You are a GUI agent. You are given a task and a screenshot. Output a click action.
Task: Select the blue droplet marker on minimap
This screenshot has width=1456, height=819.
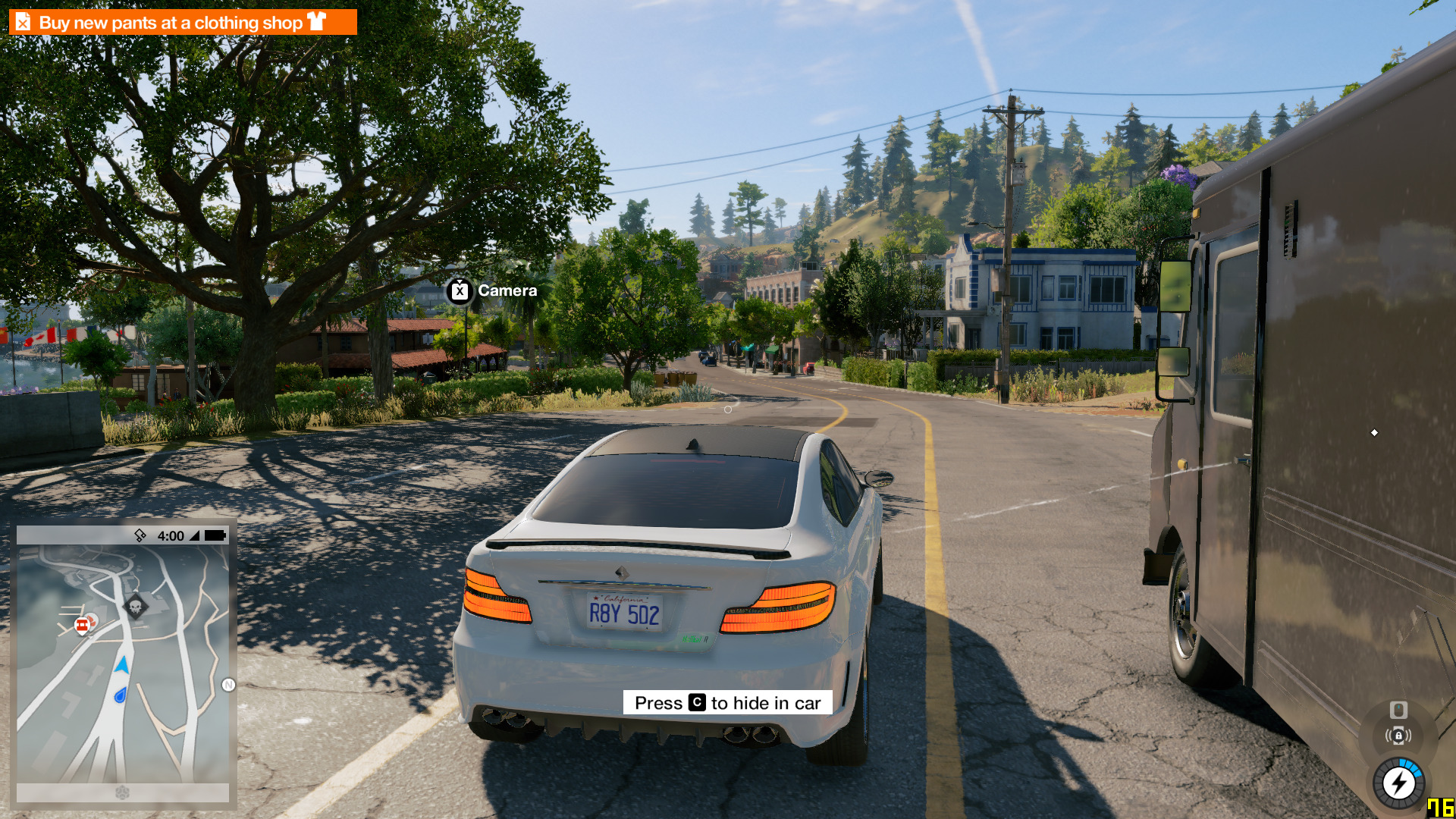point(121,695)
